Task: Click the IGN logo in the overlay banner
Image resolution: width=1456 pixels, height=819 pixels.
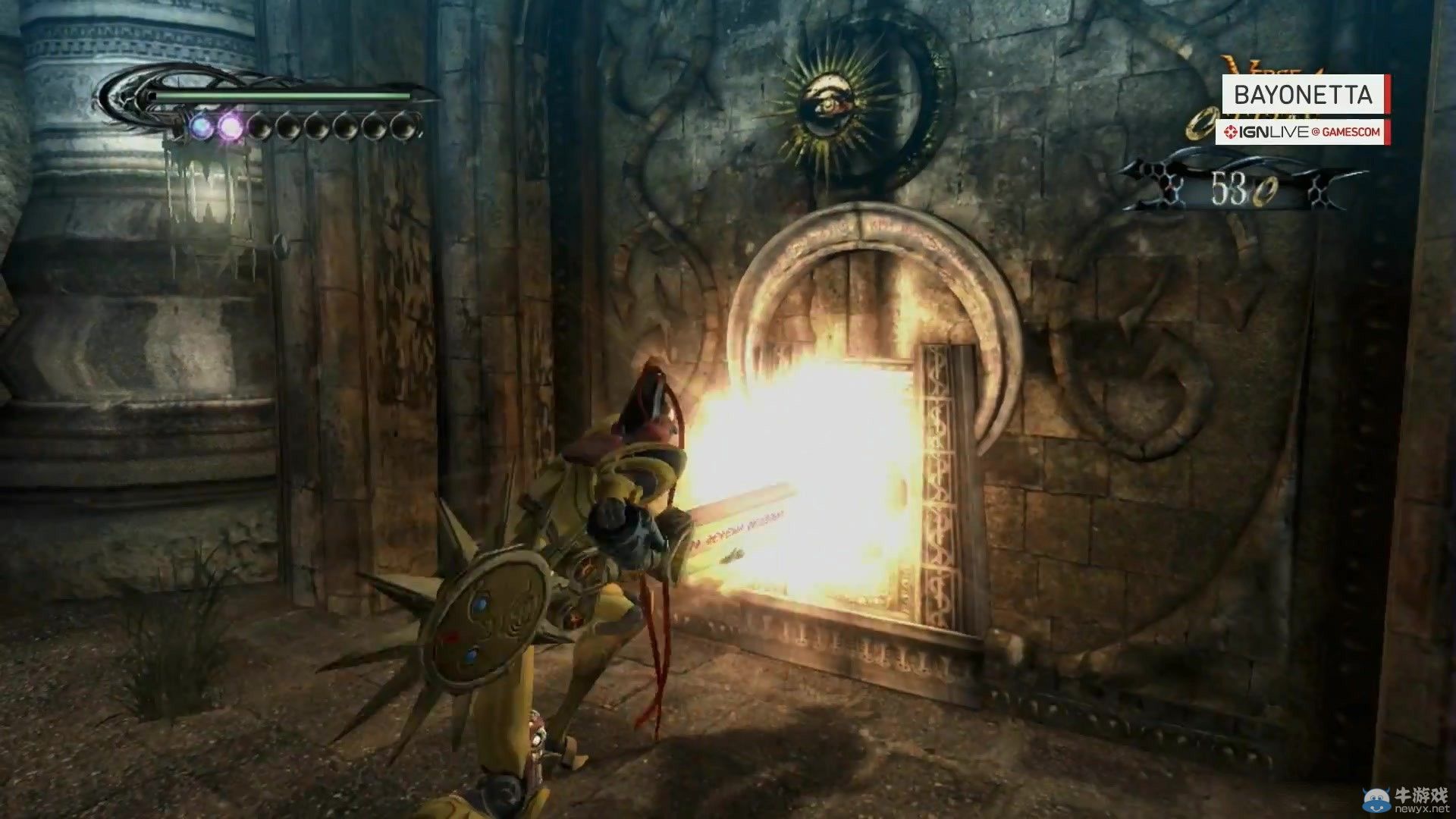Action: (1230, 131)
